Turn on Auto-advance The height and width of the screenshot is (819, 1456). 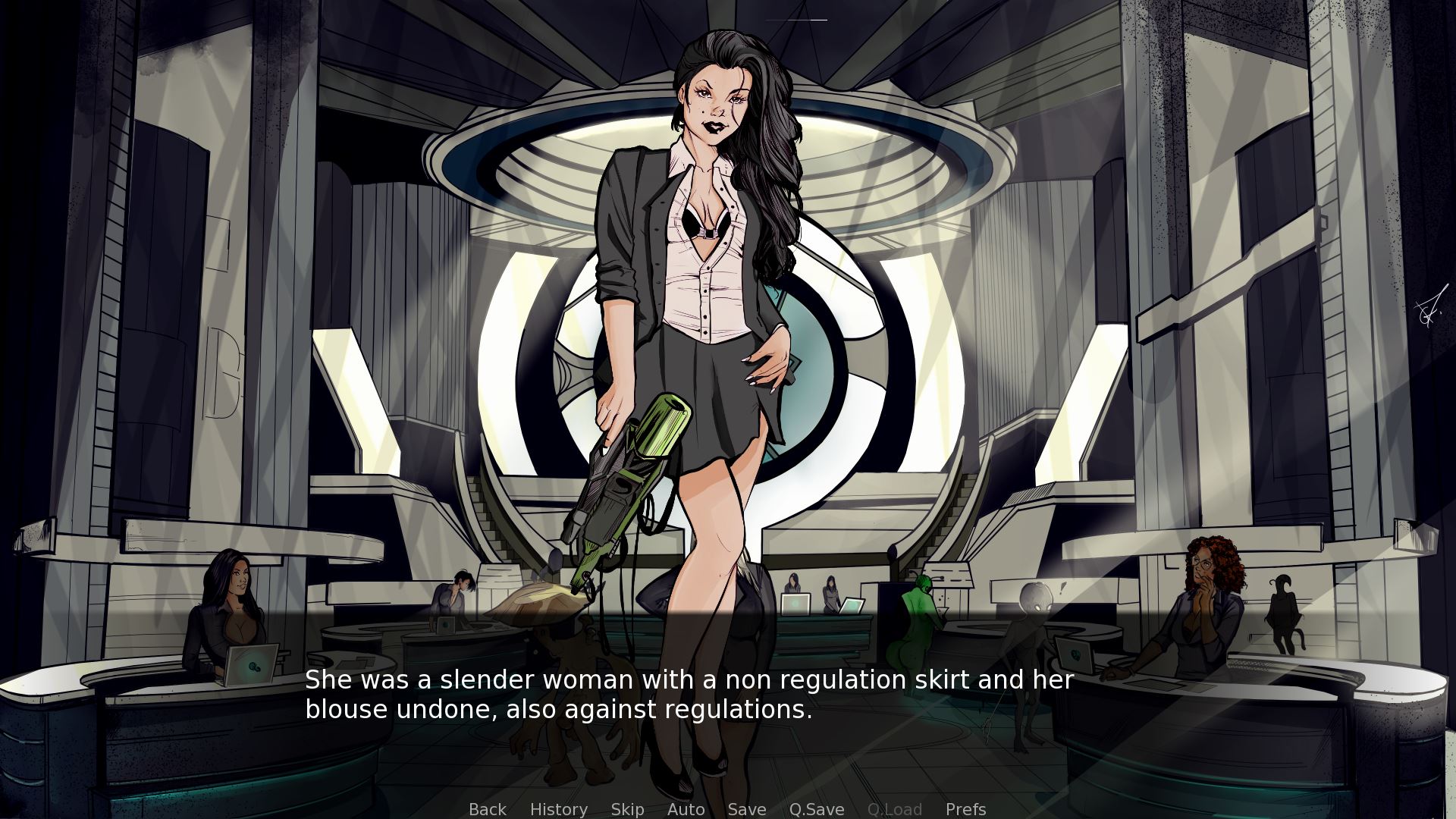click(x=686, y=809)
